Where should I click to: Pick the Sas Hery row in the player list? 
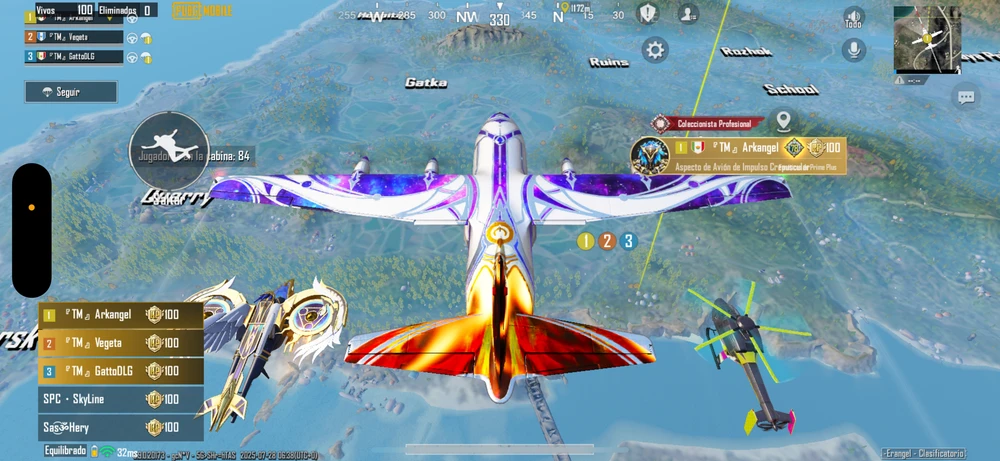click(x=120, y=427)
